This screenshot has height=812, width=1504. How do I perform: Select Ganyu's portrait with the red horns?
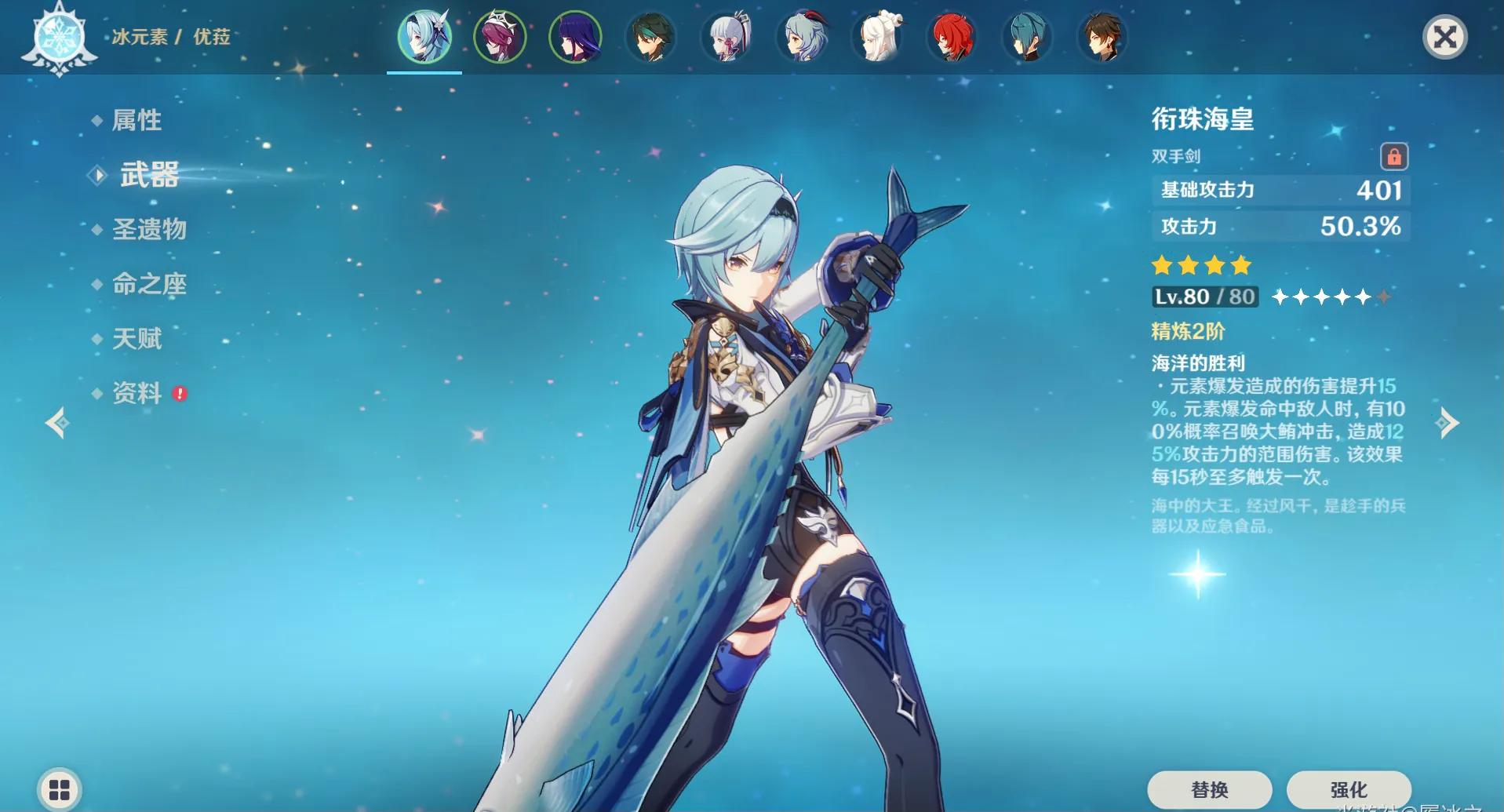[x=802, y=37]
